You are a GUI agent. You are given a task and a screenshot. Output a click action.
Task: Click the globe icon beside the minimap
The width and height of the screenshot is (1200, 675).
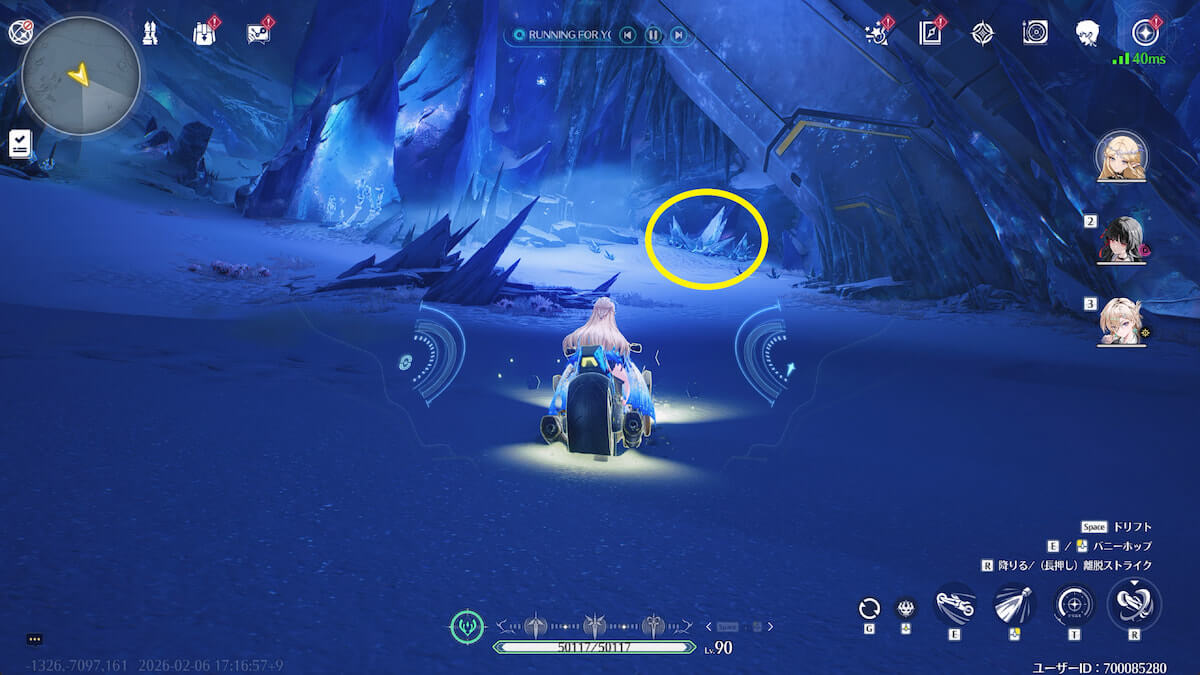20,32
